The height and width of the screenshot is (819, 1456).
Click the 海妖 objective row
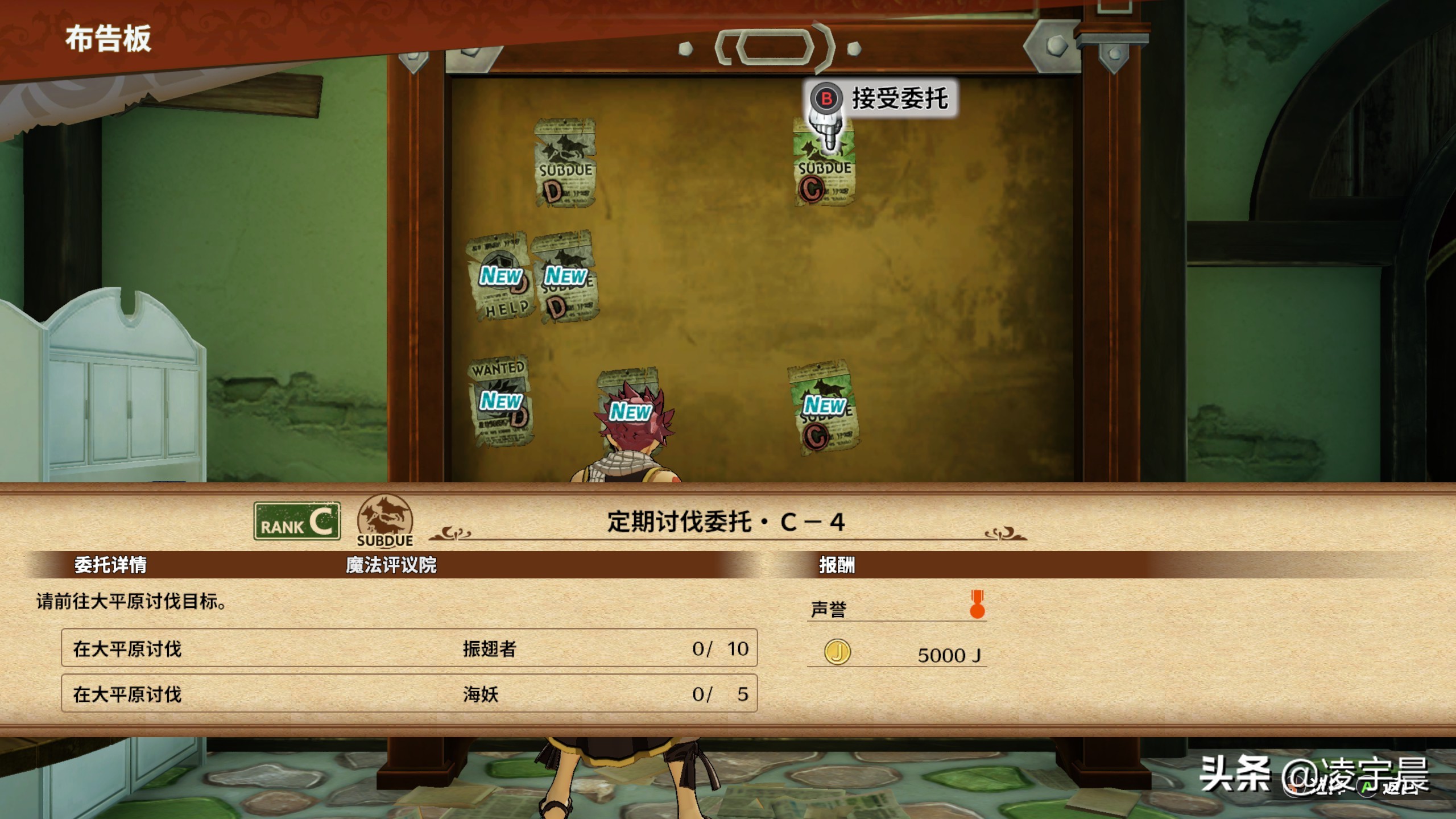pos(409,693)
